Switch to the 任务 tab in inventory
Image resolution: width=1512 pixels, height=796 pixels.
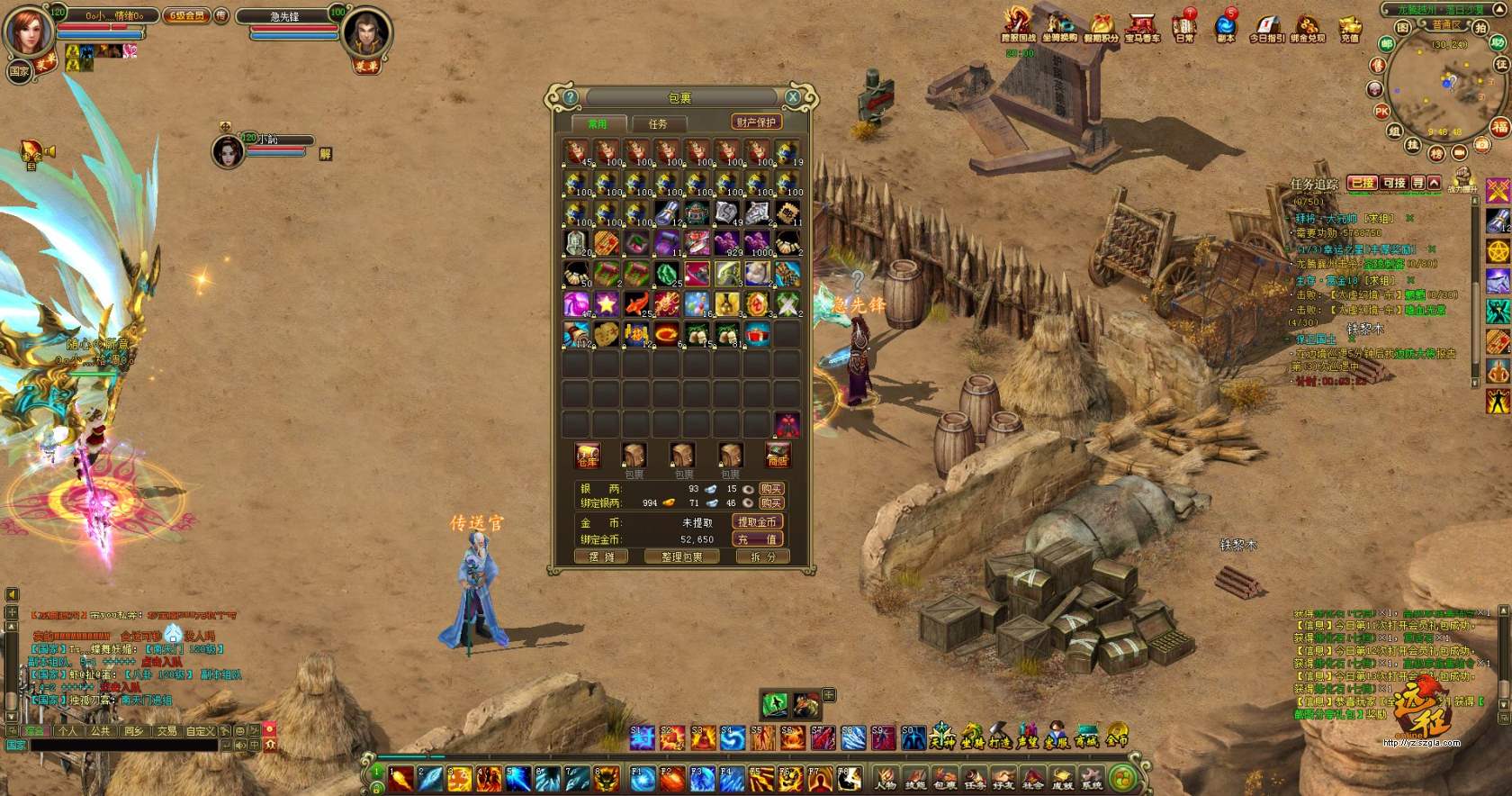(658, 123)
